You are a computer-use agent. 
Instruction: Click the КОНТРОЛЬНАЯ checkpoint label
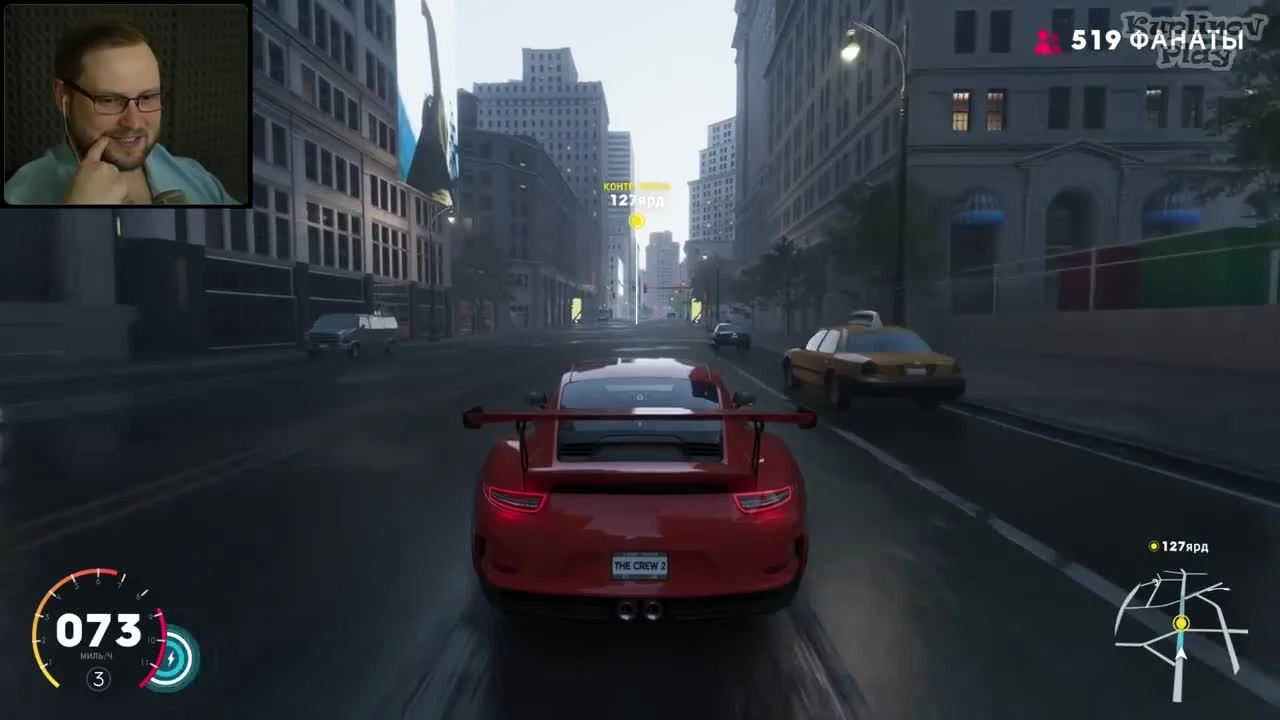636,187
